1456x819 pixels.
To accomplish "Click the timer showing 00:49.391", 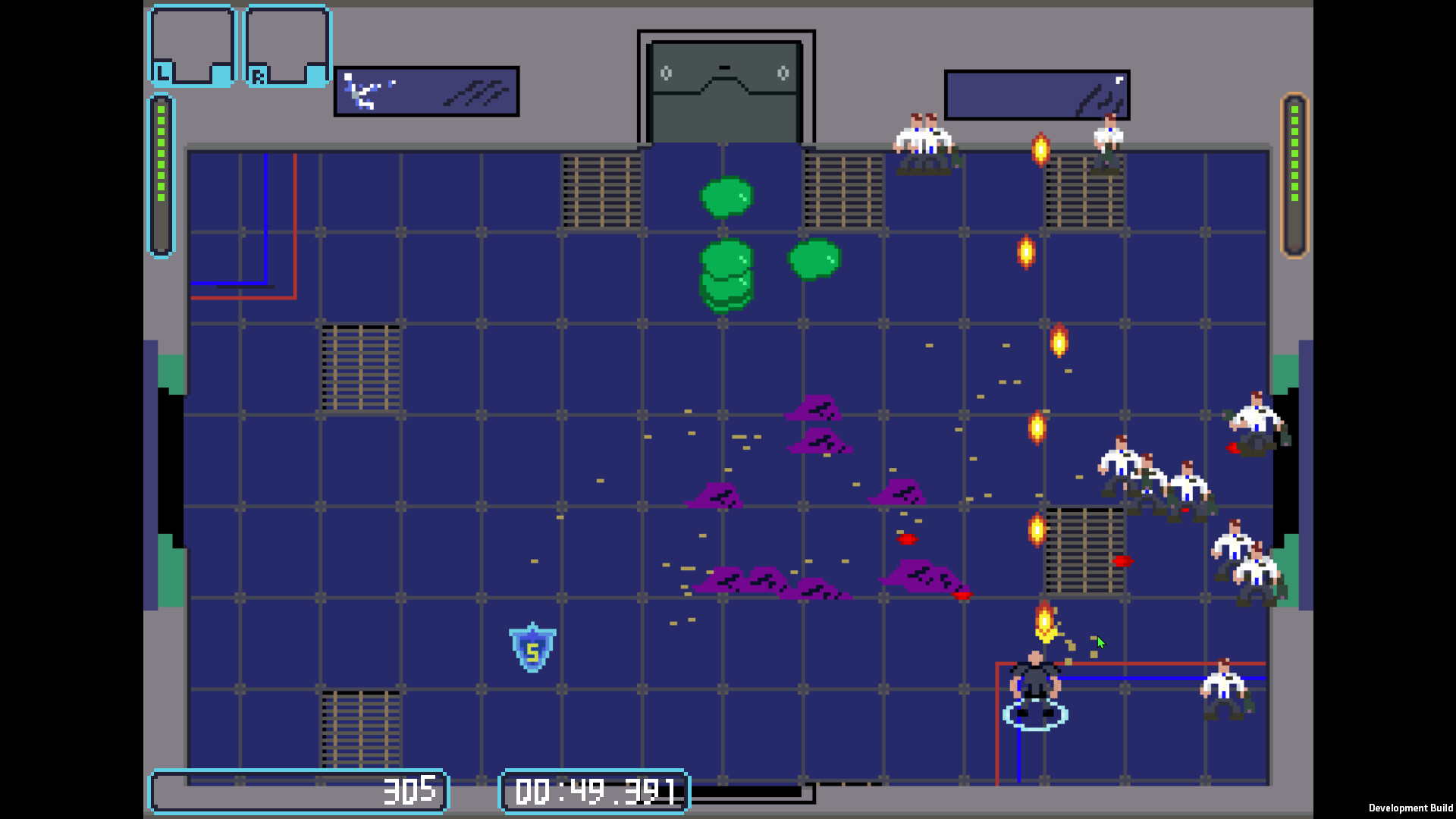I will 595,791.
